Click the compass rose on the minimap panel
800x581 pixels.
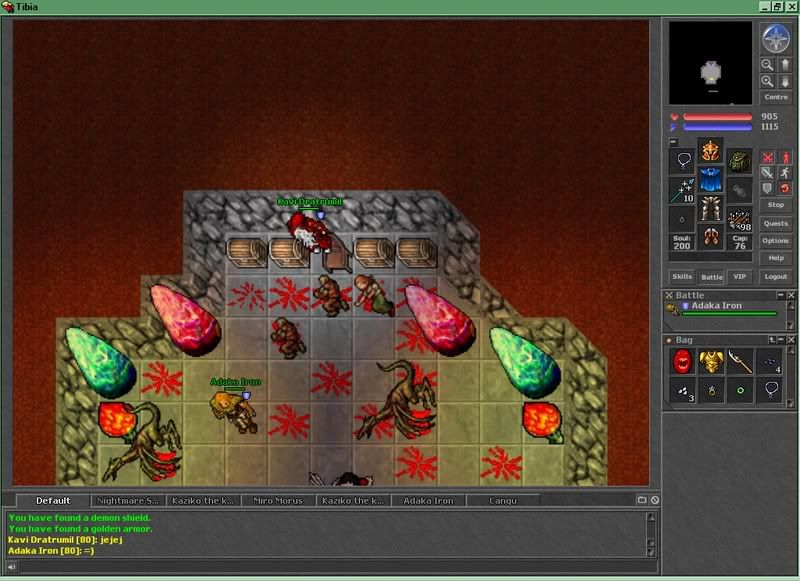[x=776, y=38]
